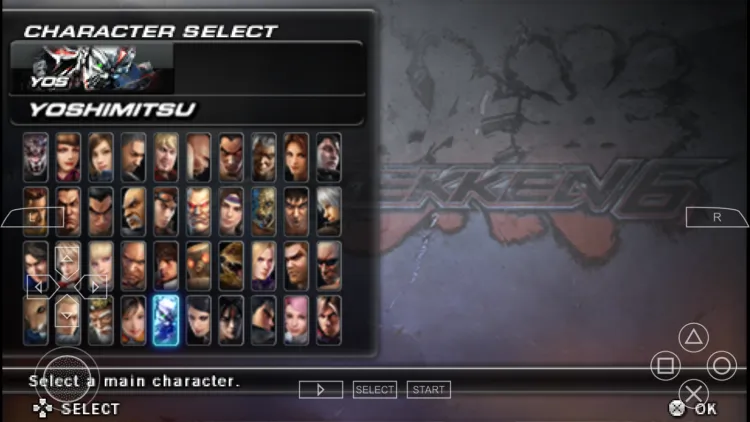Screen dimensions: 750x422
Task: Select pink-haired Alisa's portrait
Action: [x=296, y=320]
